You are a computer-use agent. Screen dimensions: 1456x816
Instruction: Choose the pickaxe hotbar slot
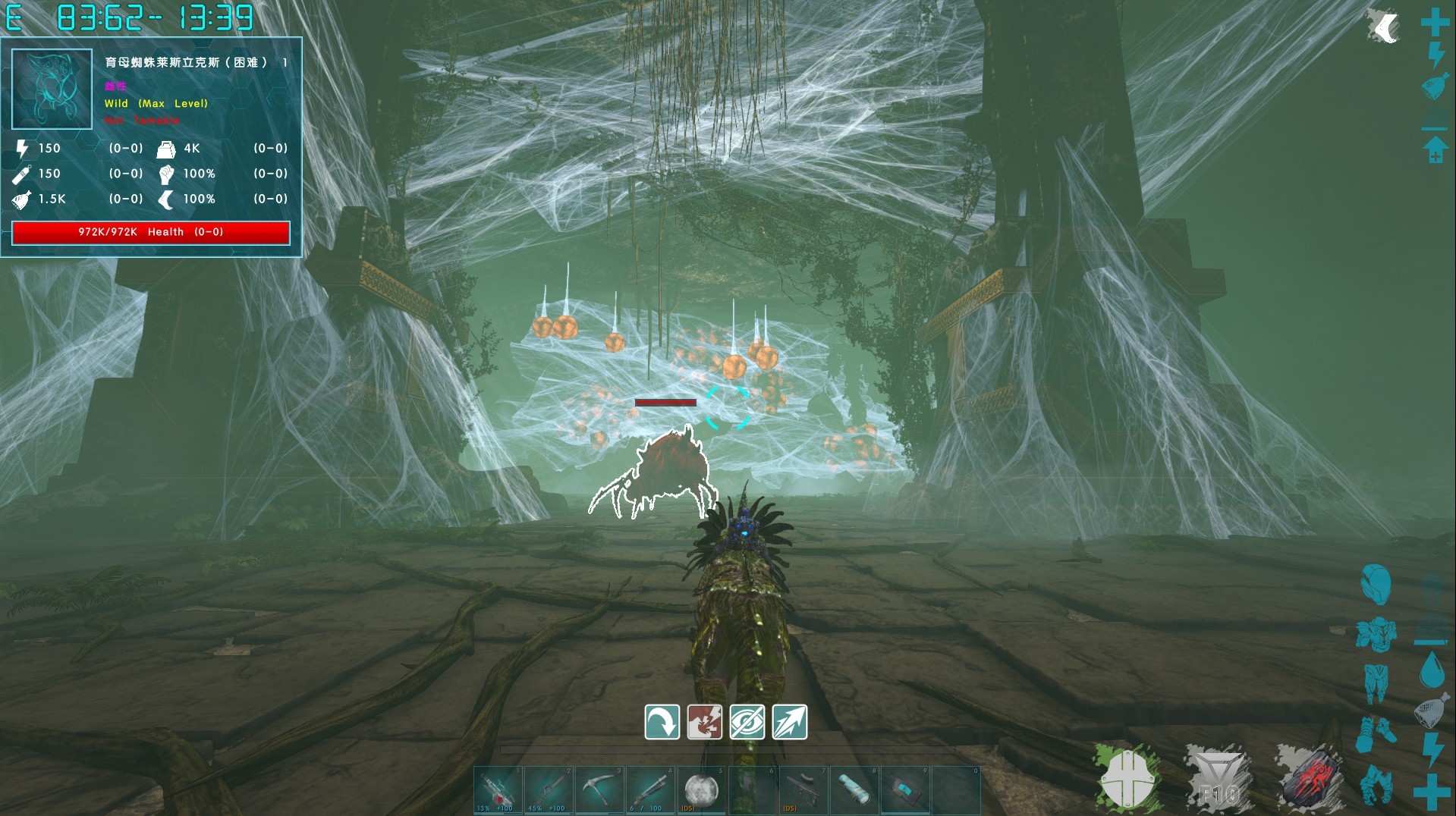click(600, 789)
